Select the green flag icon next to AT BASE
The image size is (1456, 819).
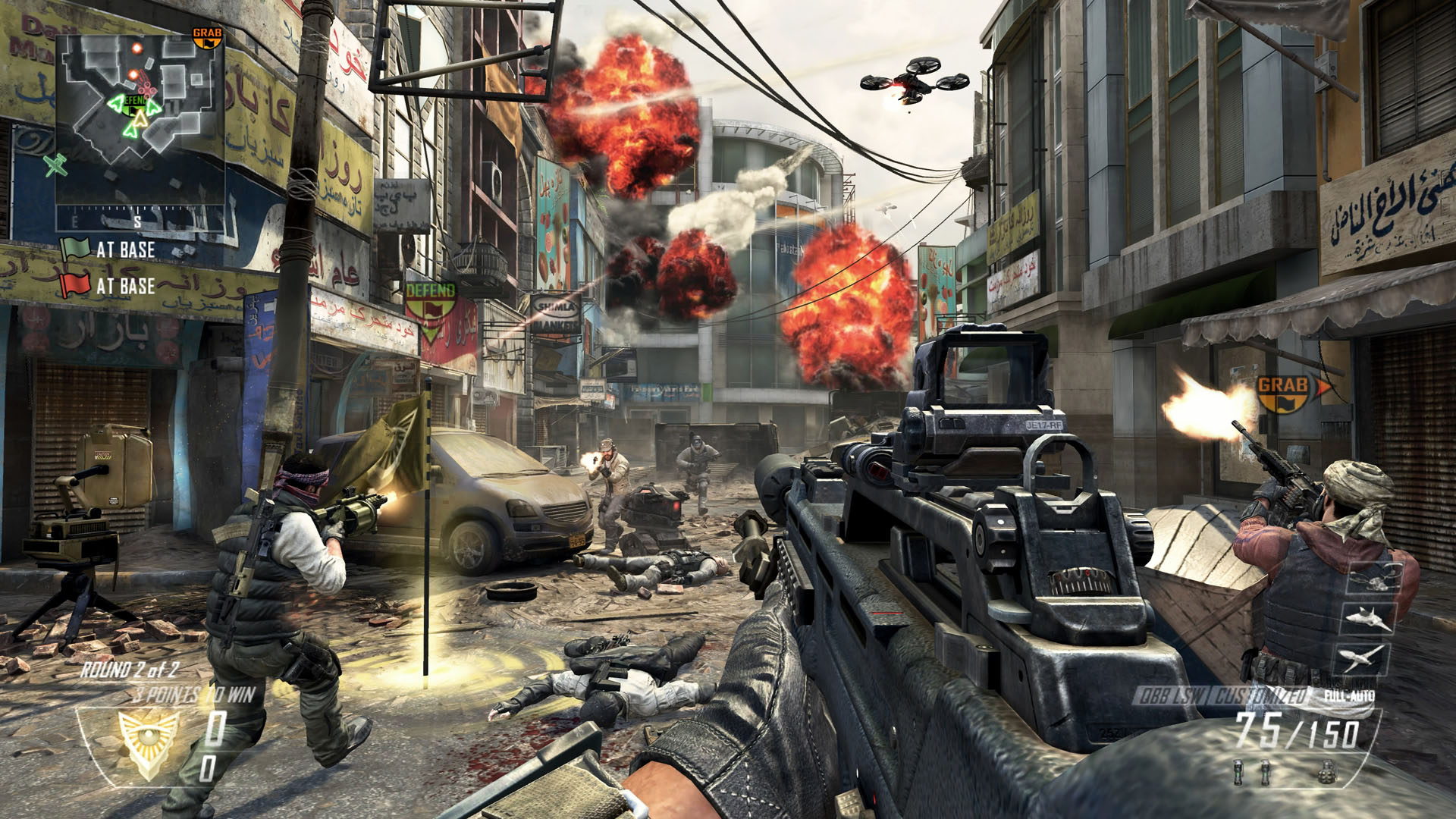[x=77, y=247]
